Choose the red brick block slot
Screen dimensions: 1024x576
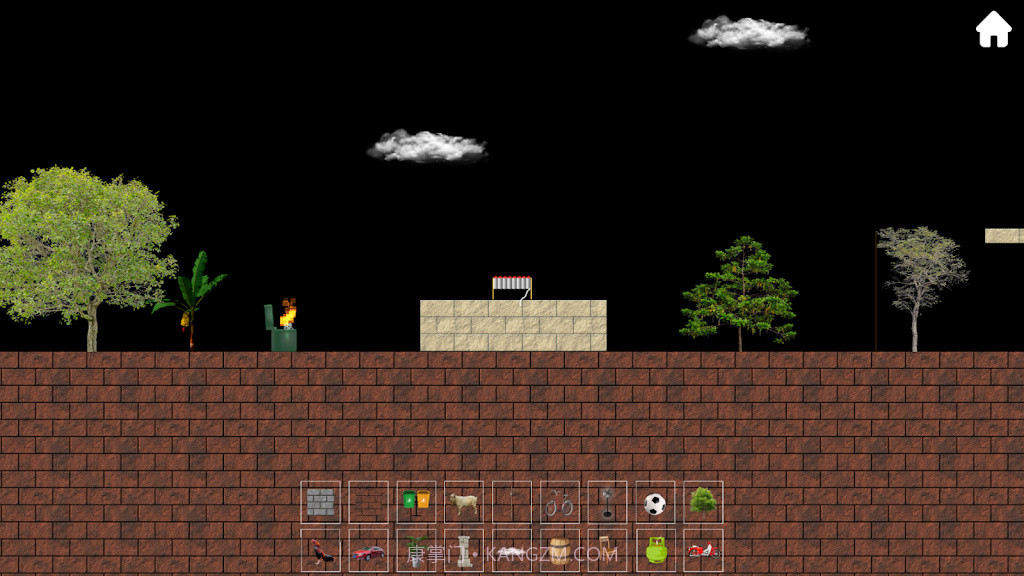[x=368, y=502]
